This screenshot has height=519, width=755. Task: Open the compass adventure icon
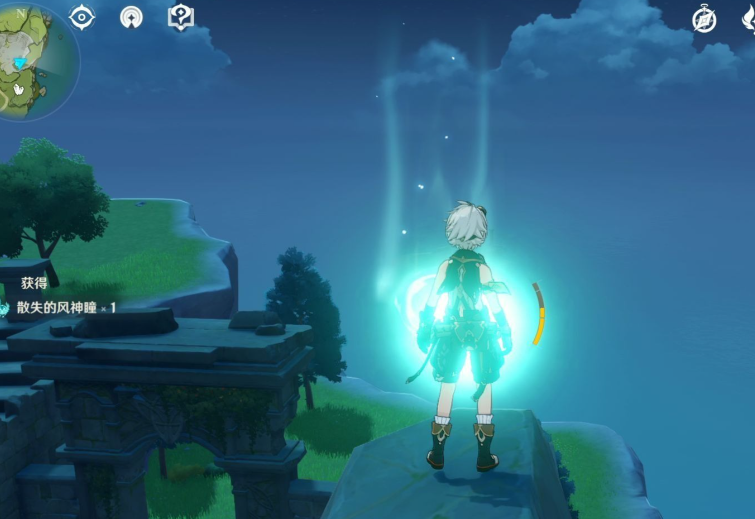[704, 19]
